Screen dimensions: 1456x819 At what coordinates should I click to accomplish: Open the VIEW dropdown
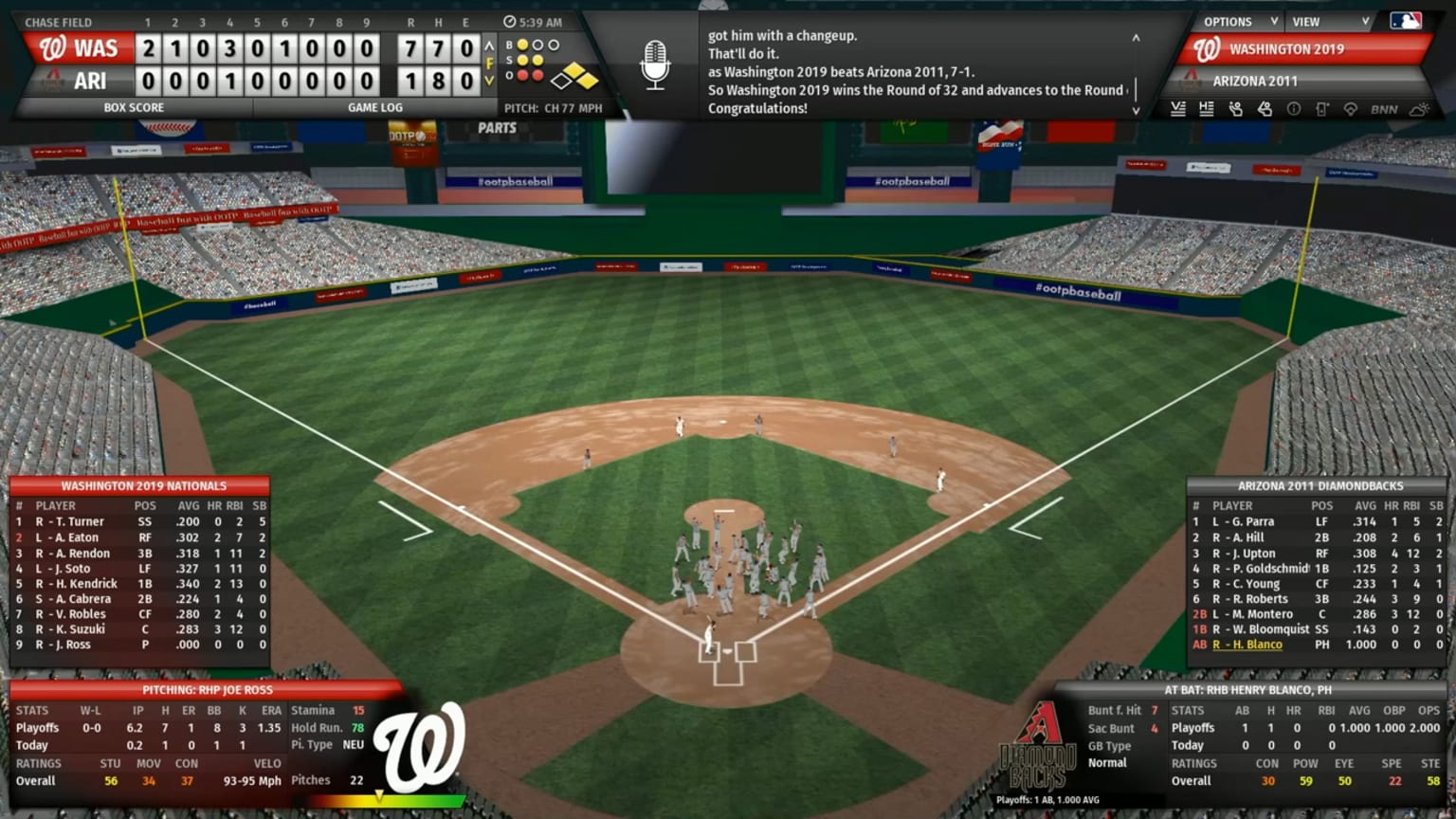coord(1319,21)
